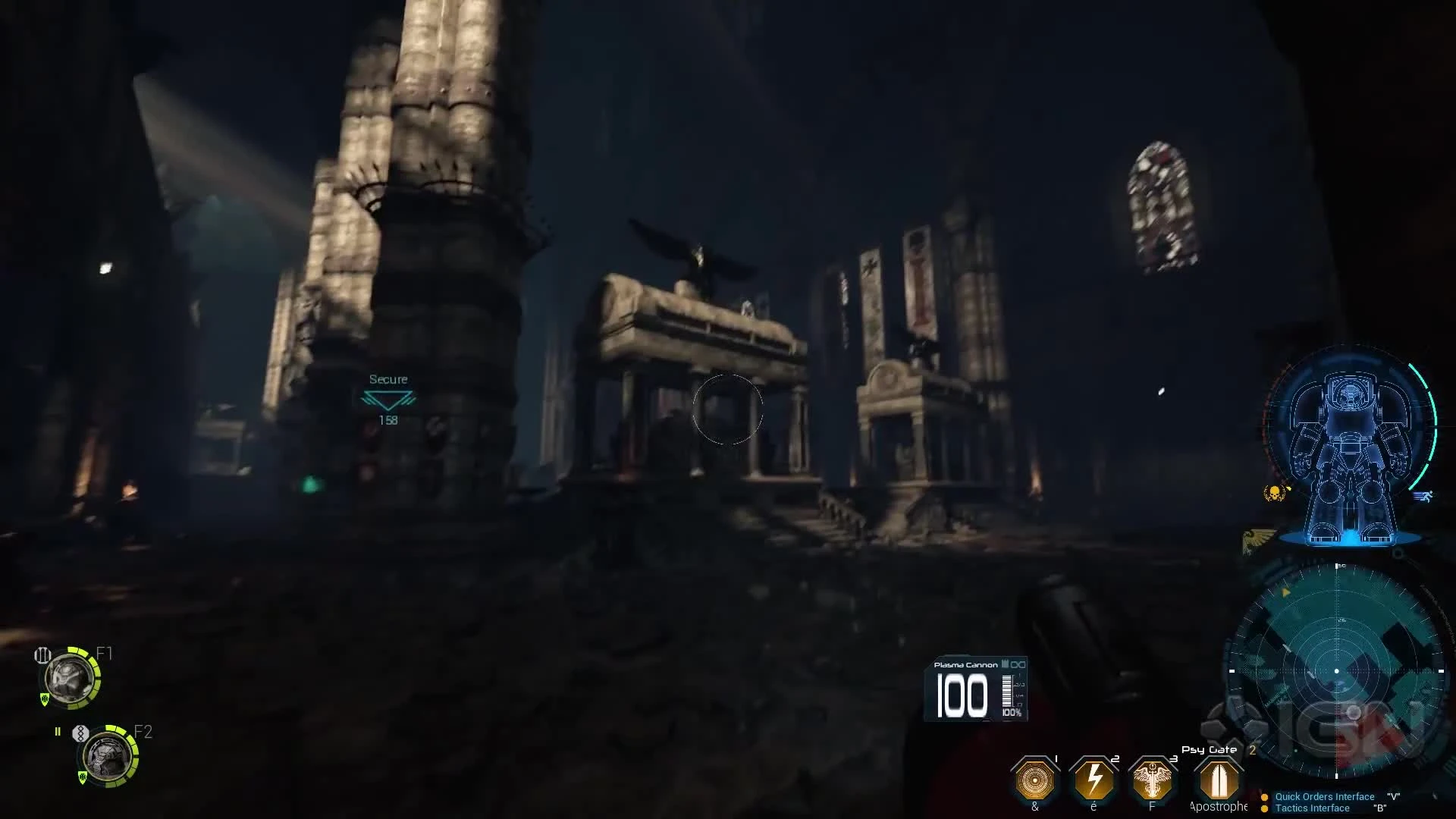
Task: Expand the Secure objective marker
Action: pos(388,398)
